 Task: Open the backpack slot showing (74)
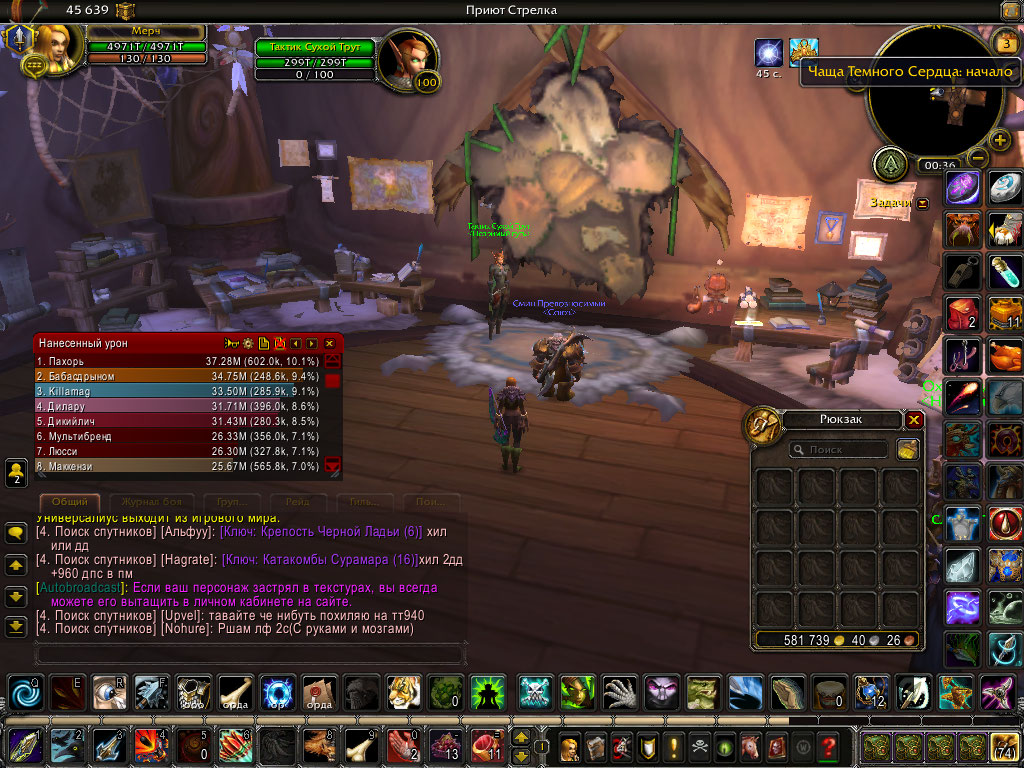point(1003,747)
